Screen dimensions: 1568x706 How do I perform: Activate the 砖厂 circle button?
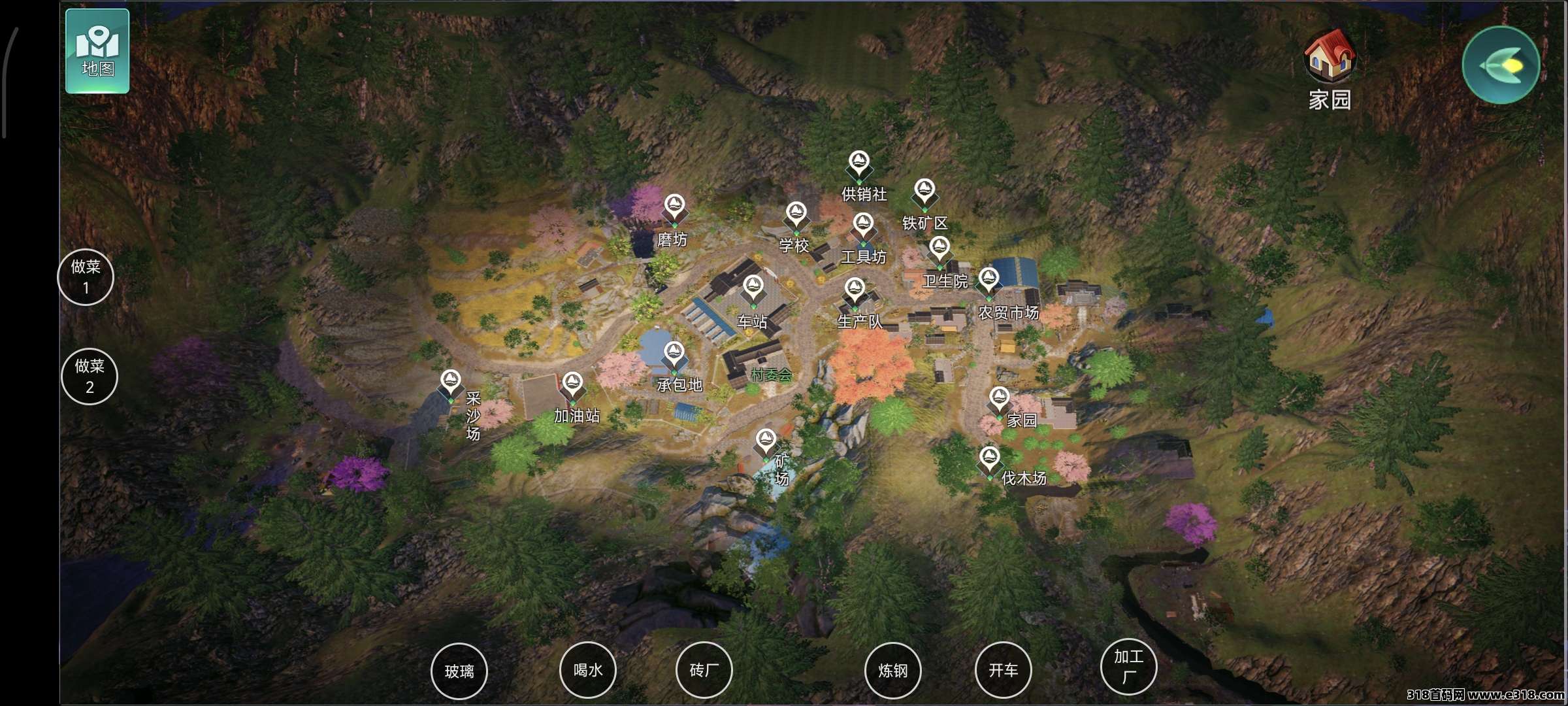coord(704,670)
